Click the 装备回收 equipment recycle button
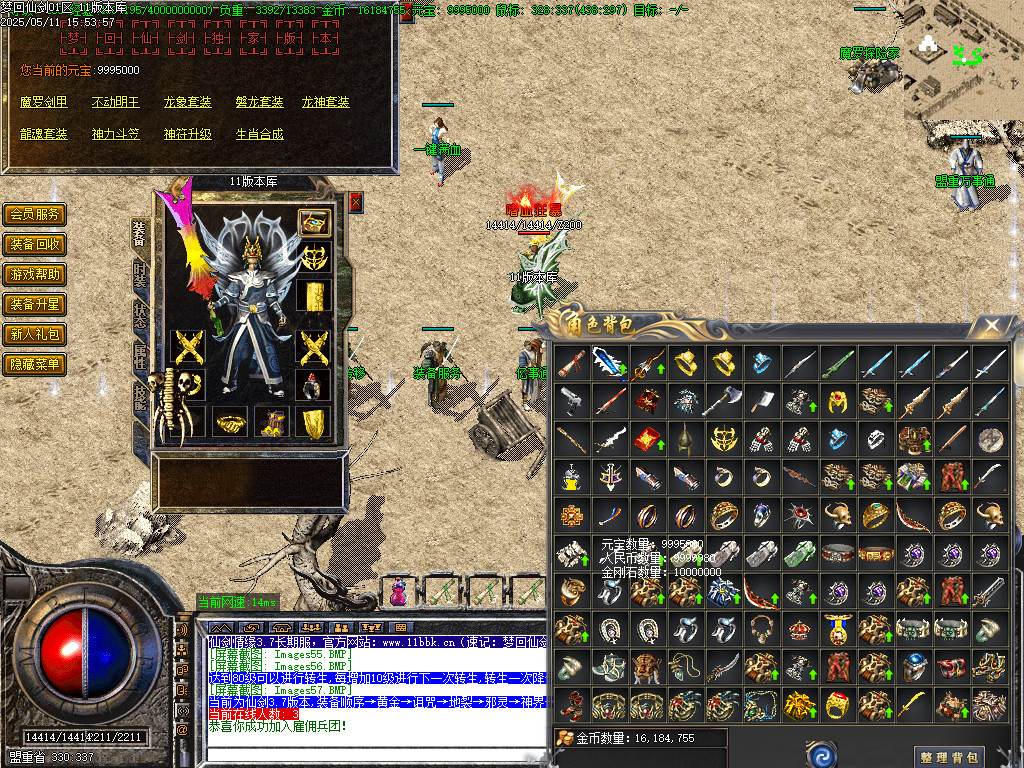The image size is (1024, 768). [35, 245]
